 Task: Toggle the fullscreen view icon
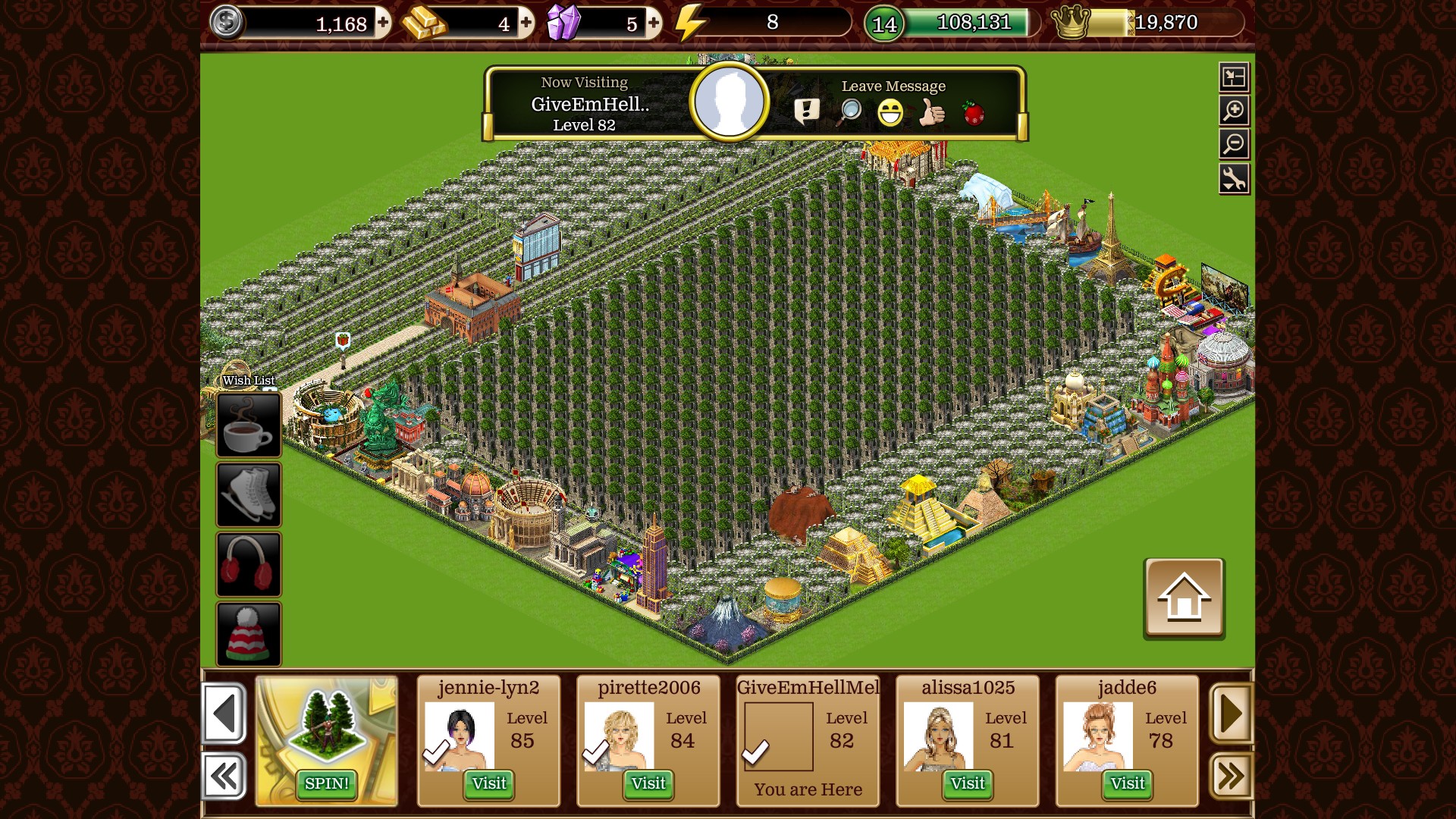pos(1234,77)
